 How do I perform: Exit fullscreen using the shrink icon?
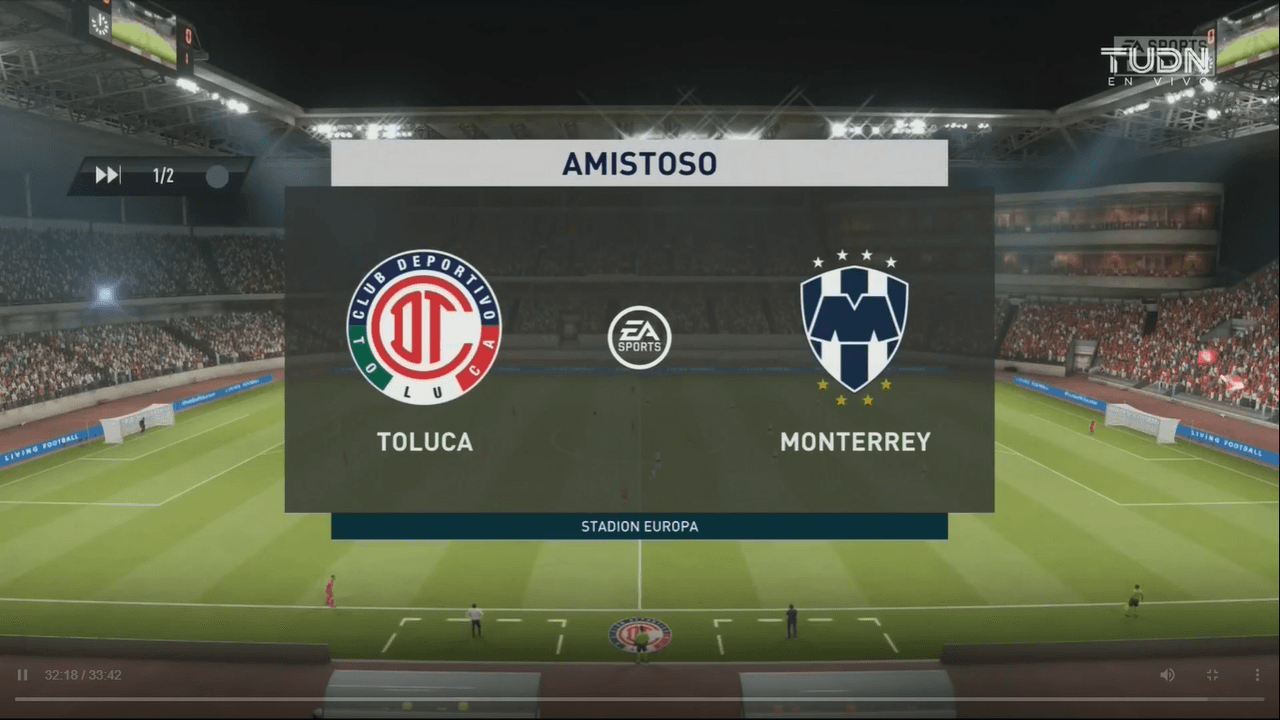coord(1213,674)
